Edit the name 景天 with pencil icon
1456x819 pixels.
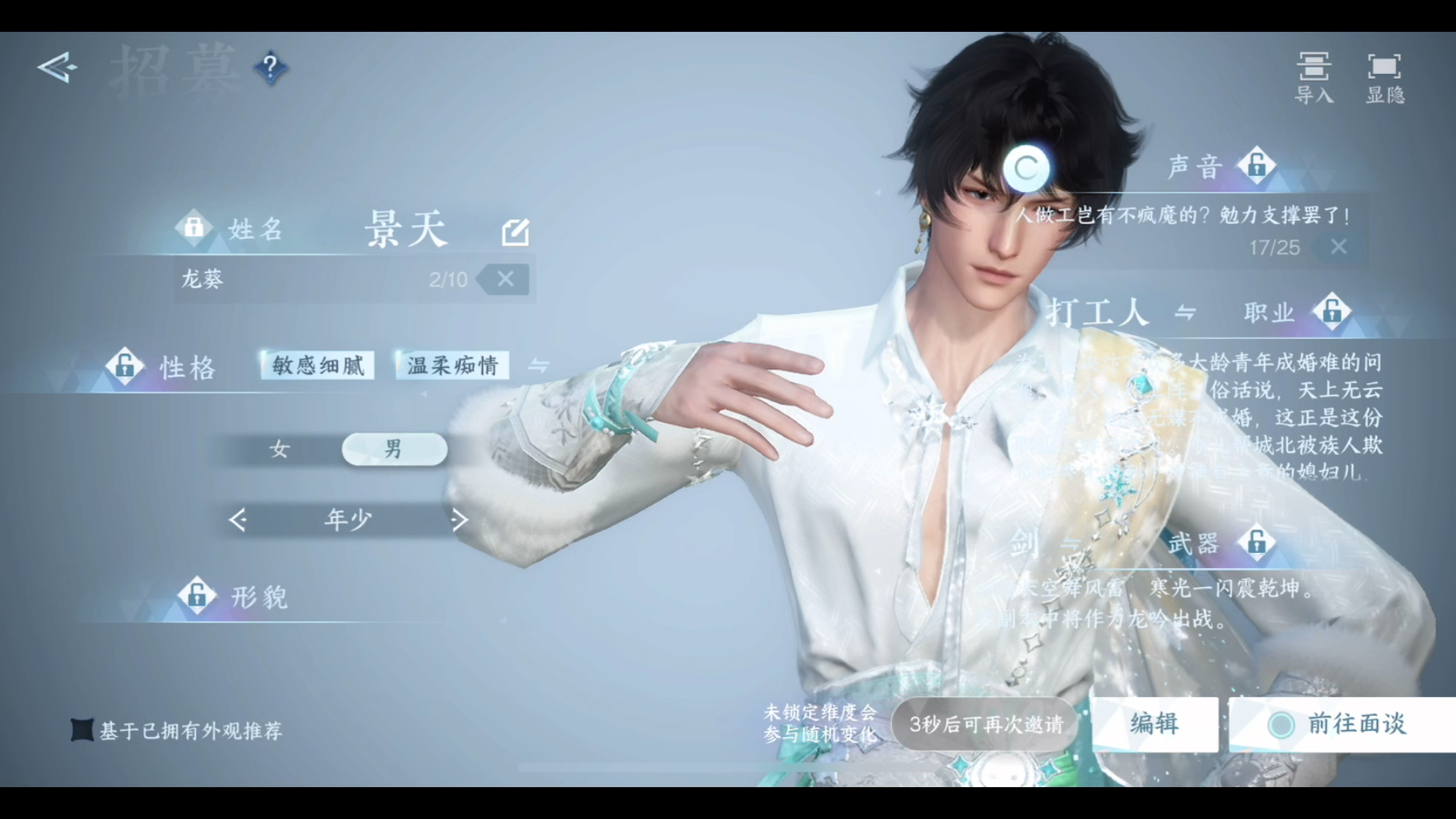[x=516, y=231]
